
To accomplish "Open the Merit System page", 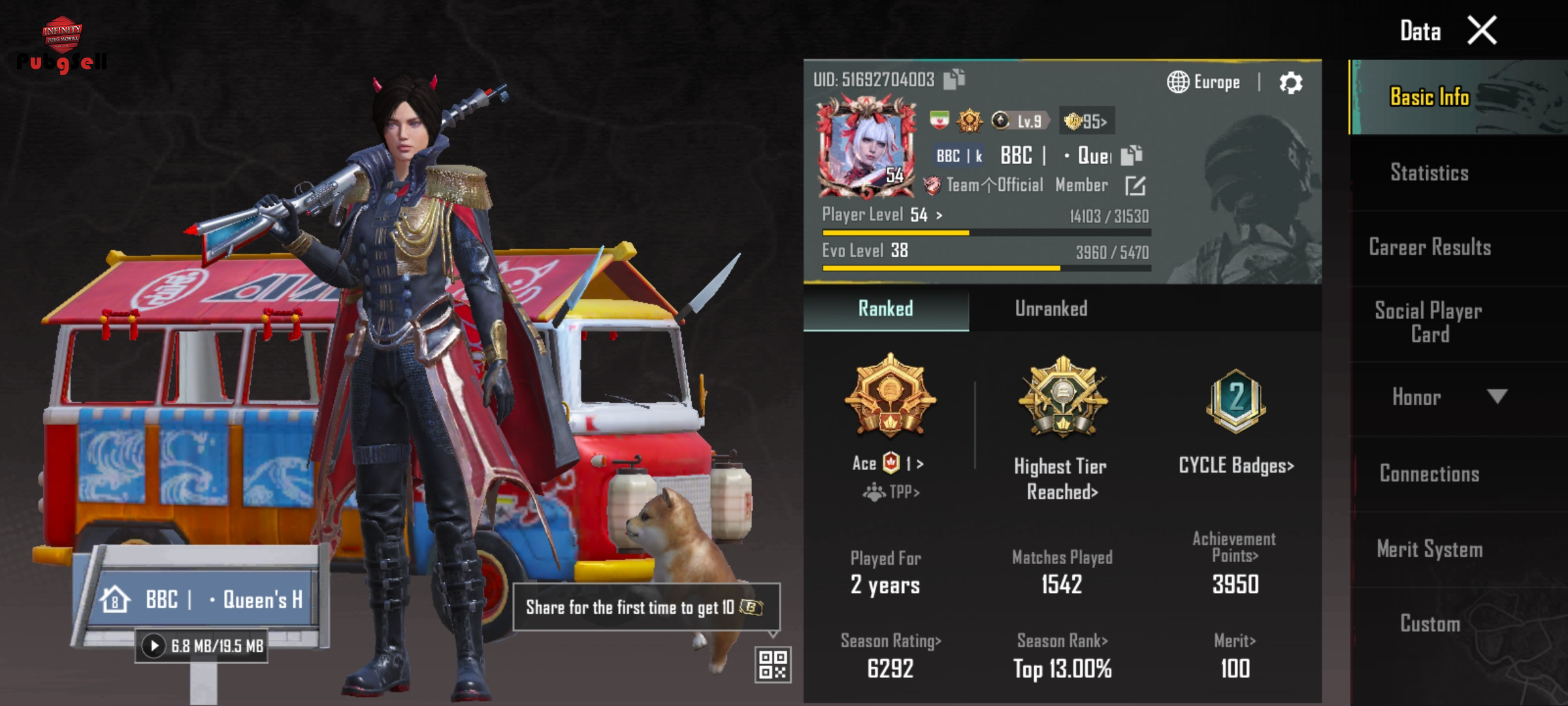I will (1429, 549).
